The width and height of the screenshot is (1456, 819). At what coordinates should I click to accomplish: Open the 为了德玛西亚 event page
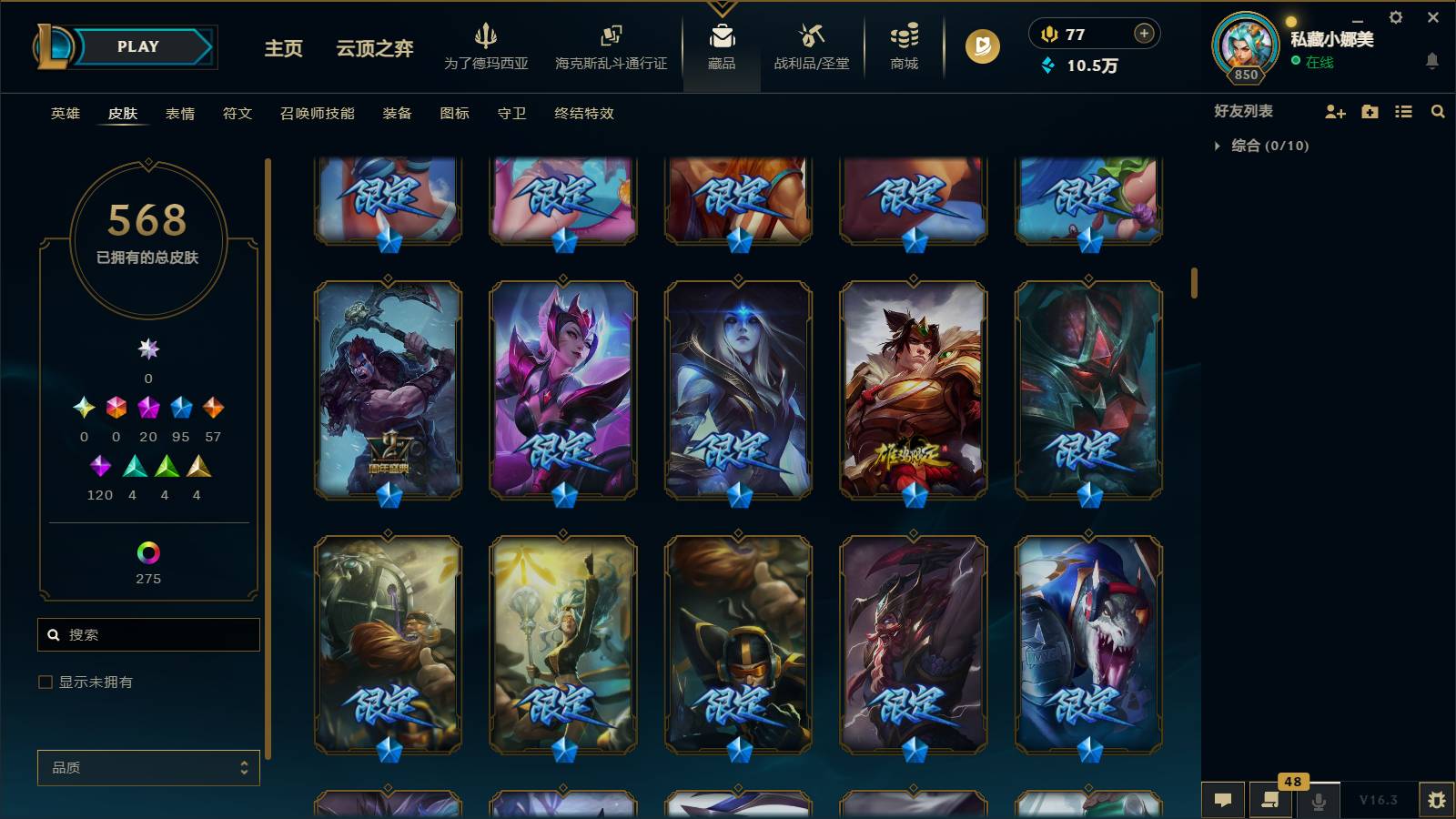pyautogui.click(x=488, y=47)
